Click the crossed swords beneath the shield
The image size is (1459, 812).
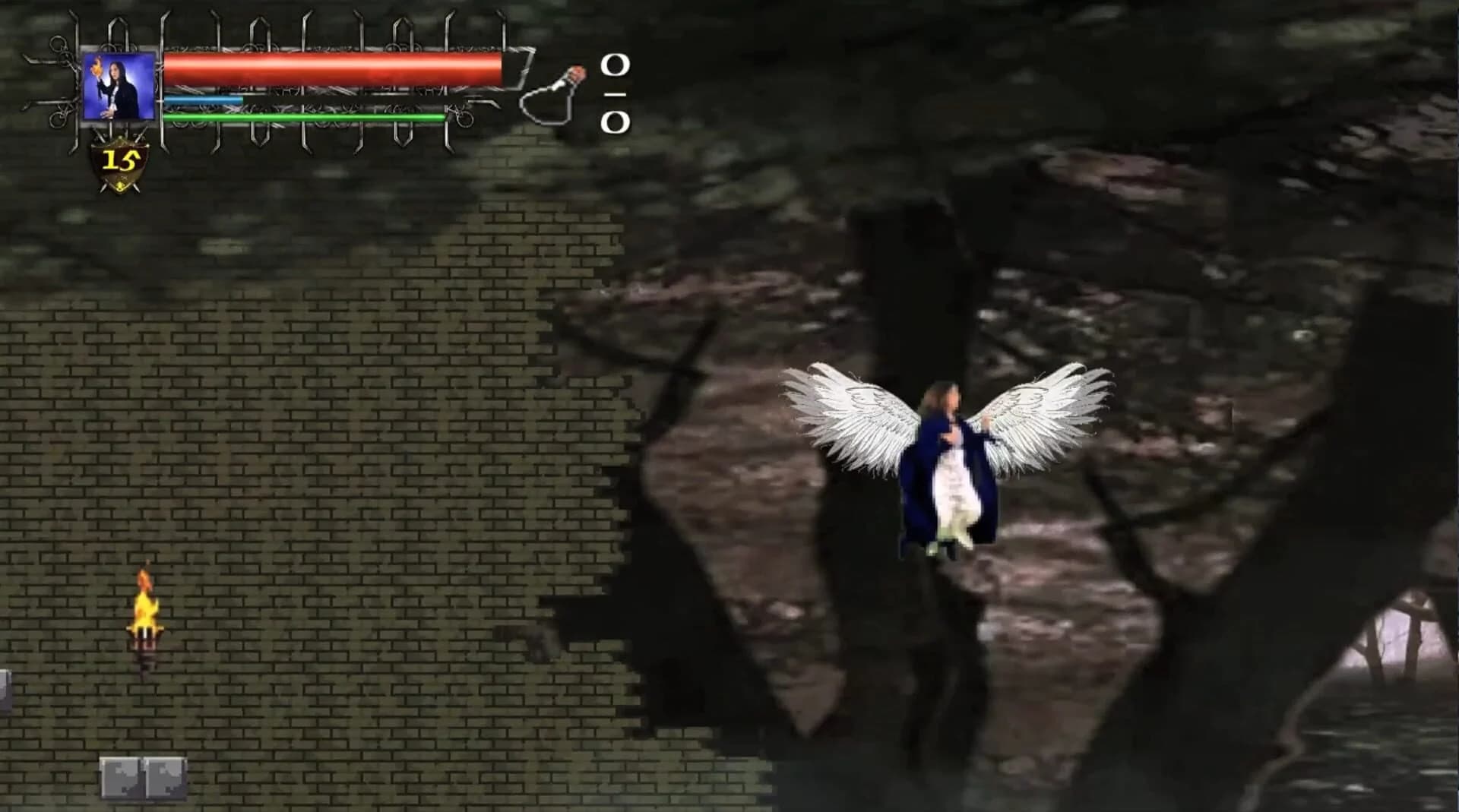(119, 188)
